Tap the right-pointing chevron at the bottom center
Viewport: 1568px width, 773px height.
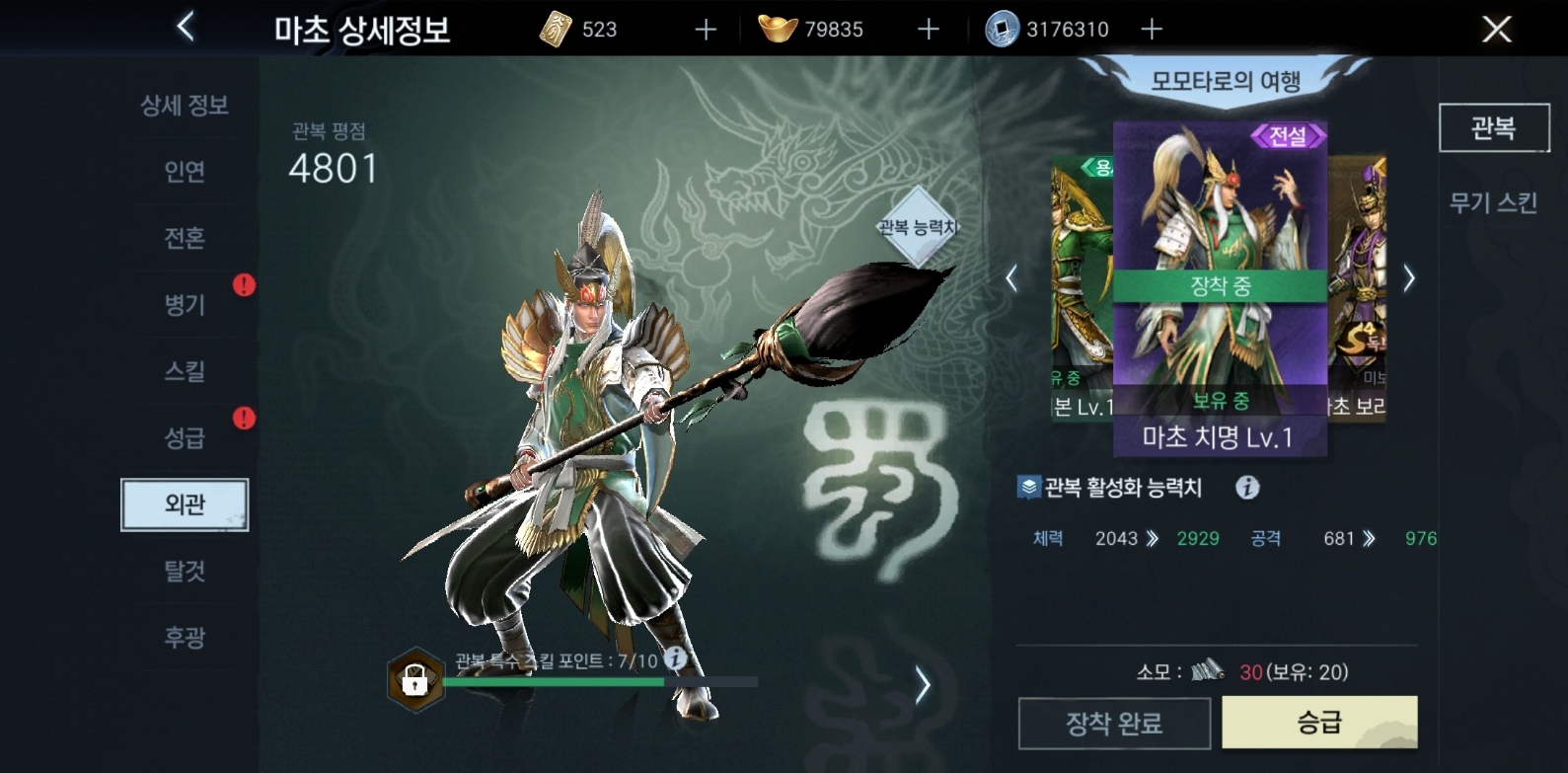926,683
